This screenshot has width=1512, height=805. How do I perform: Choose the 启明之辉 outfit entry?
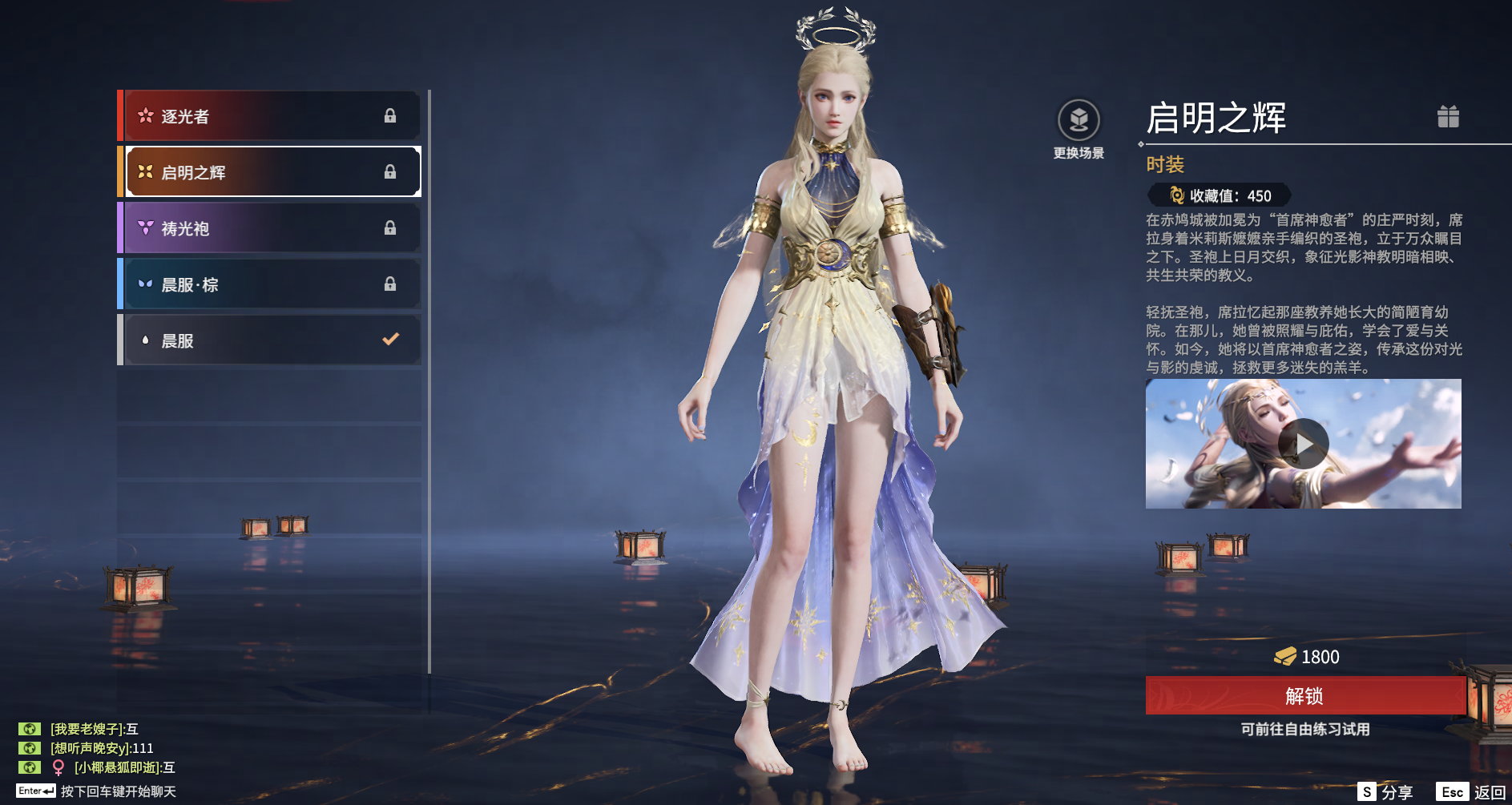pos(271,172)
